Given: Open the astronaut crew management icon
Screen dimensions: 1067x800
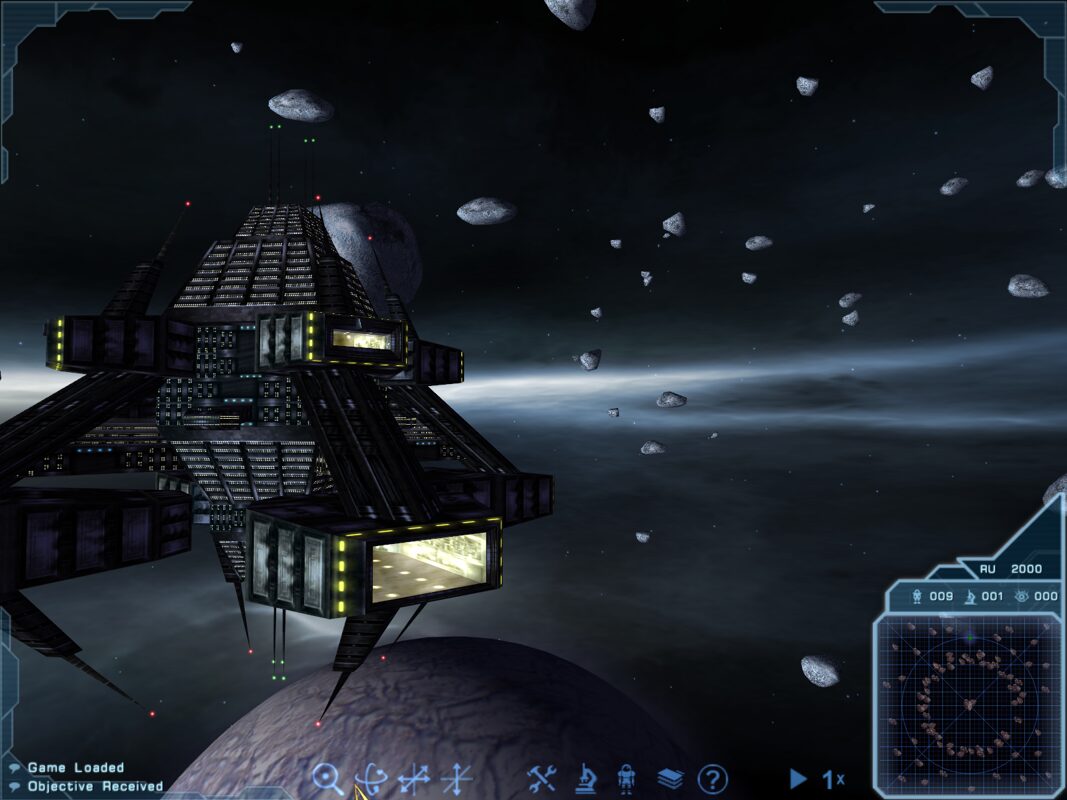Looking at the screenshot, I should coord(627,778).
